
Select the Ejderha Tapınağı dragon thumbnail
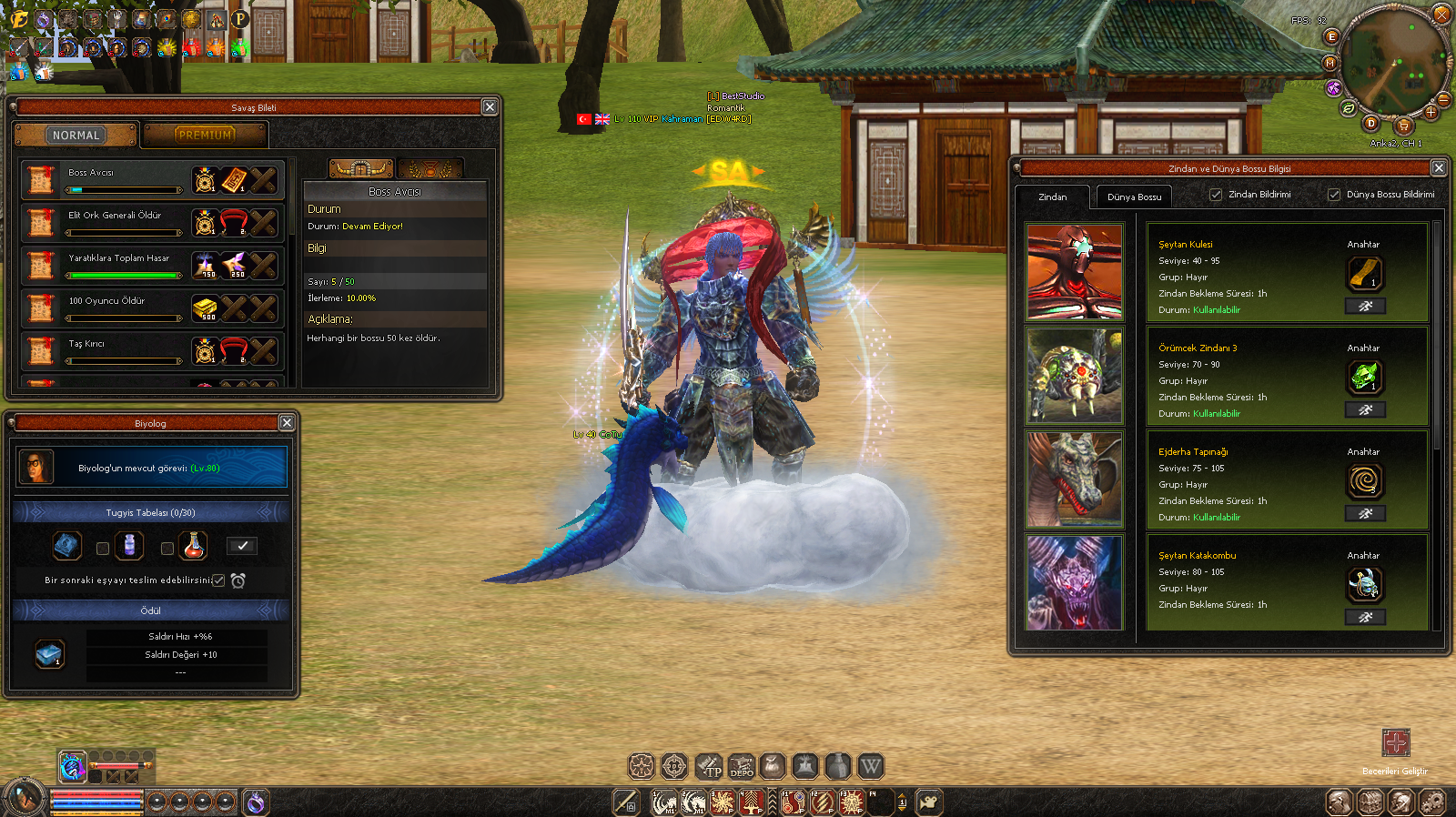(x=1075, y=479)
